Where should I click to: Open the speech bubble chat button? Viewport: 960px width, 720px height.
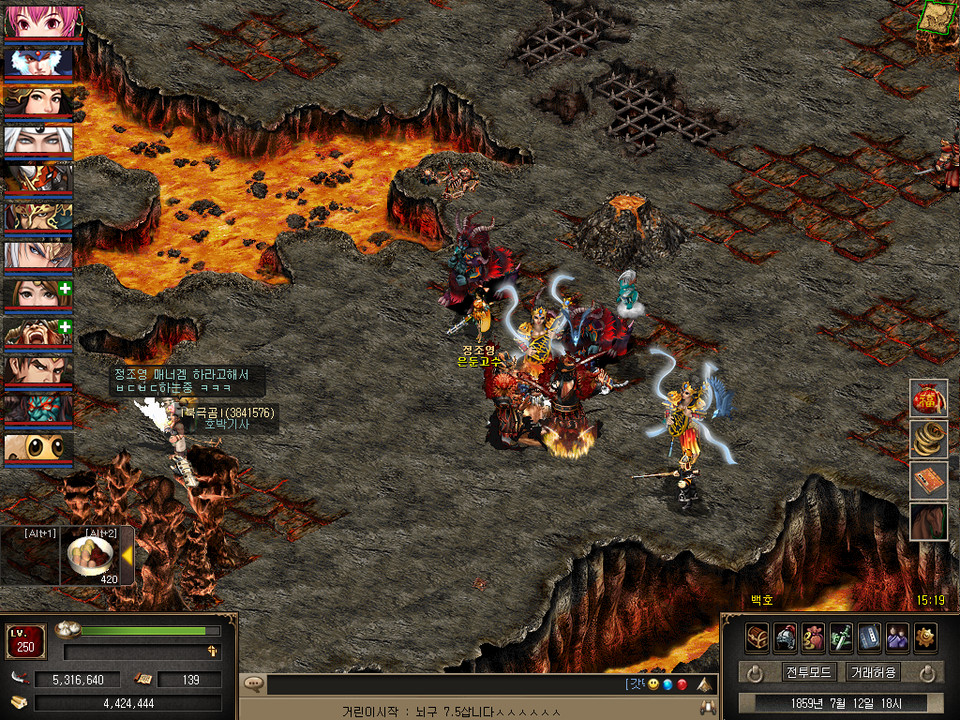point(254,685)
